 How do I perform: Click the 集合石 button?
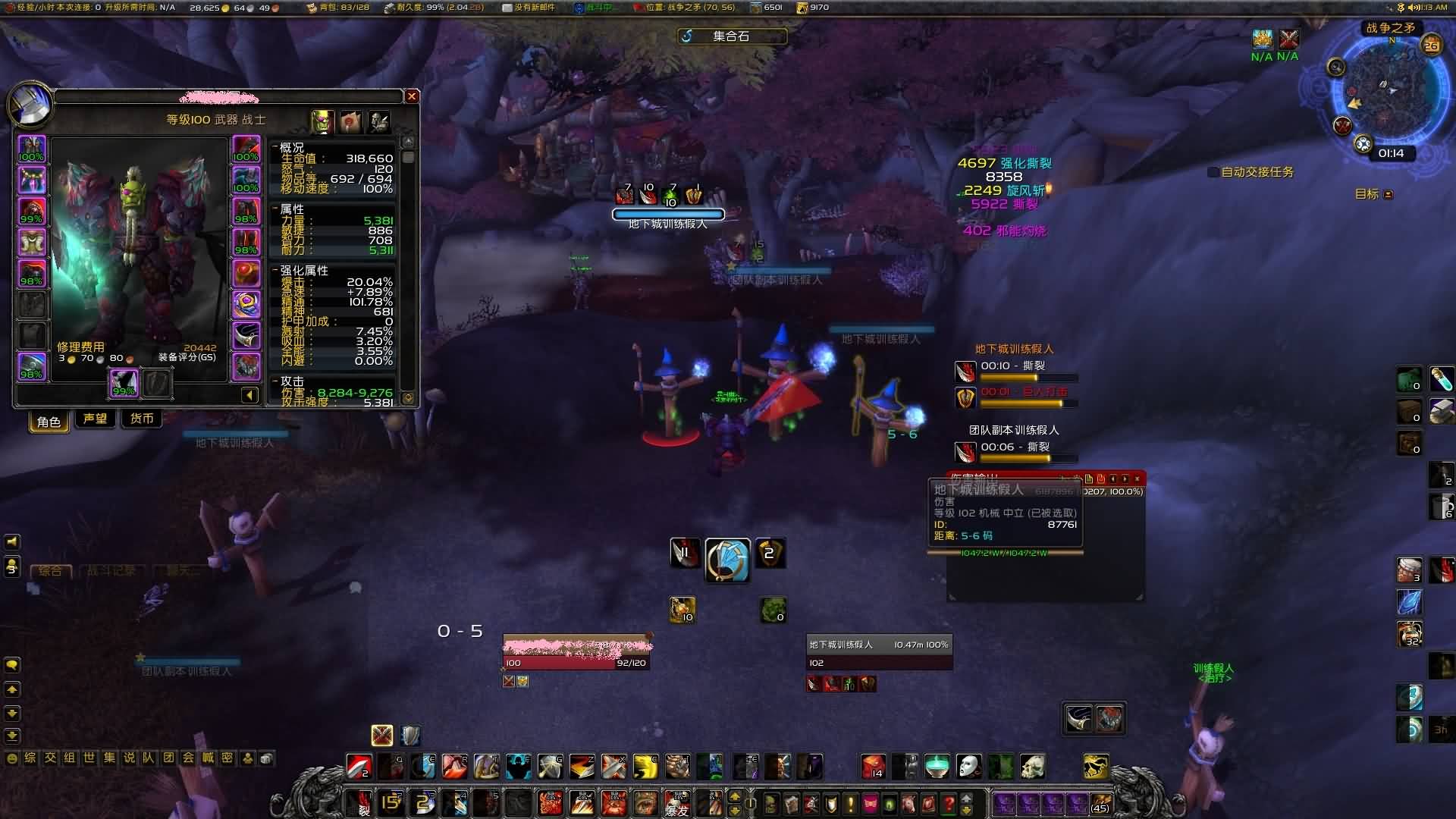click(x=731, y=36)
